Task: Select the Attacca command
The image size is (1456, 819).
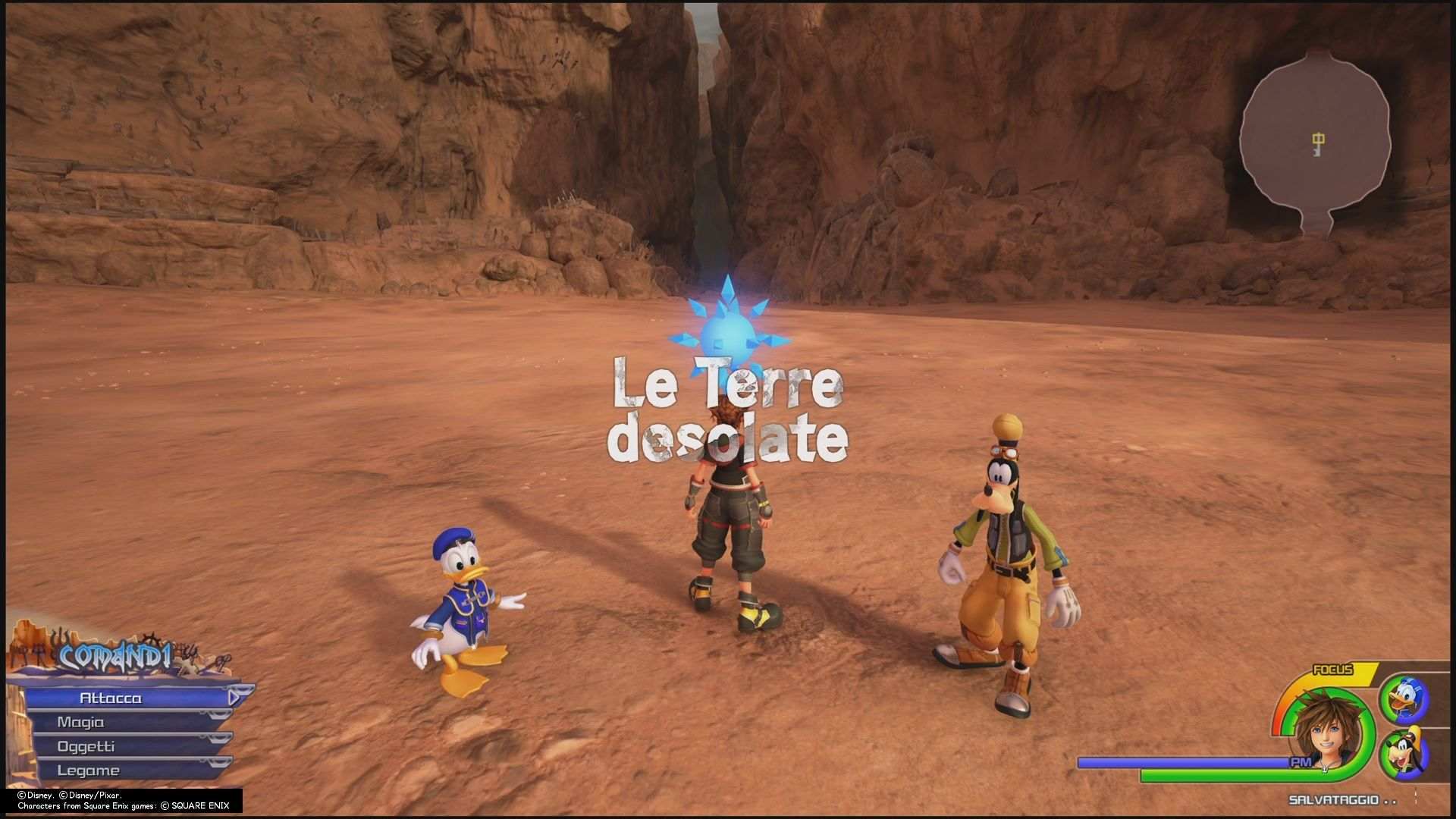Action: click(112, 698)
